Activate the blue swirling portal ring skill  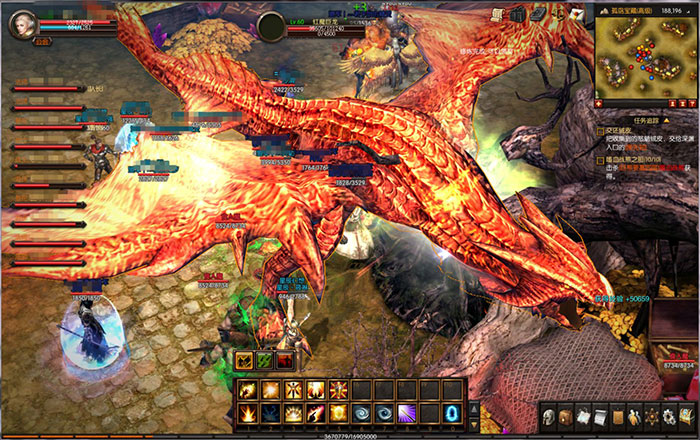pos(452,412)
